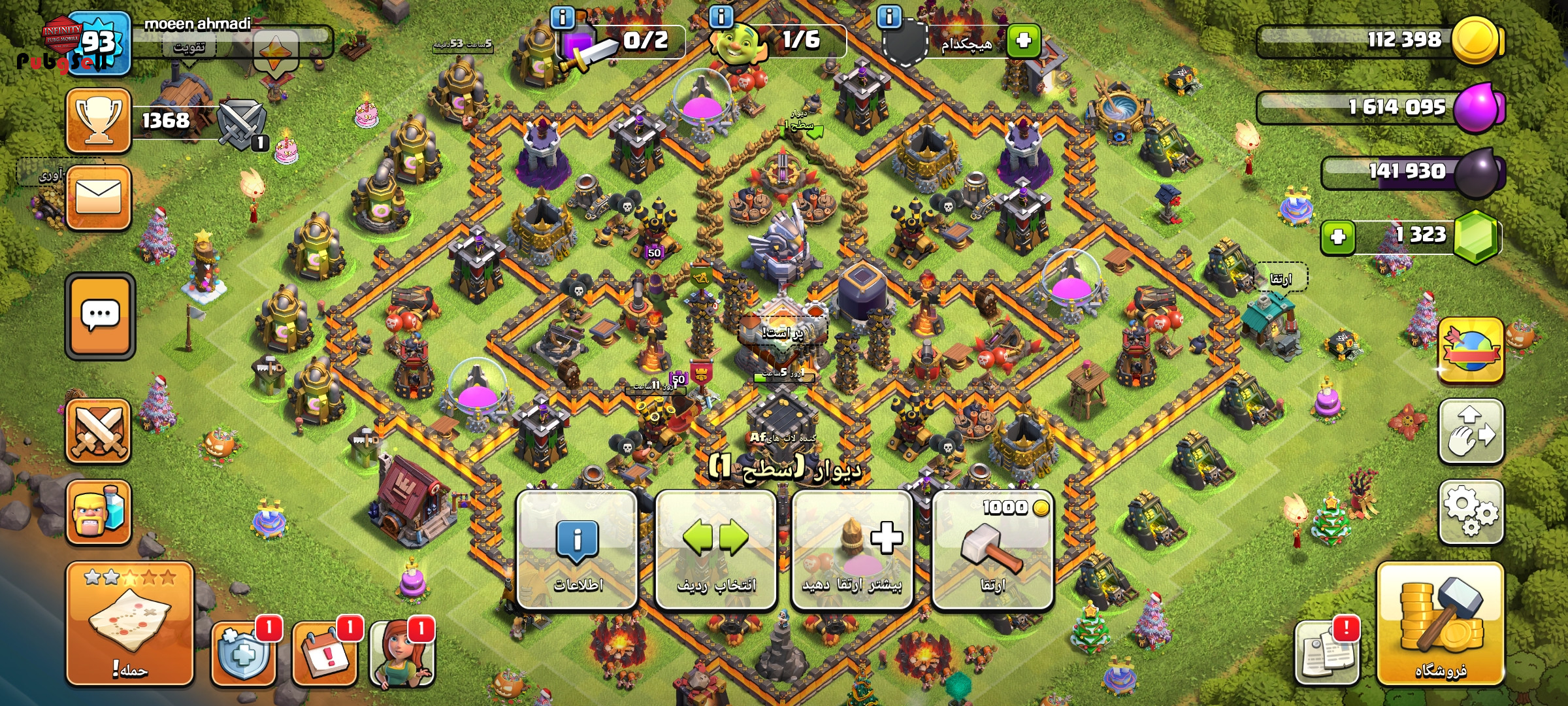Open the villager girl news button
The height and width of the screenshot is (706, 1568).
(402, 652)
